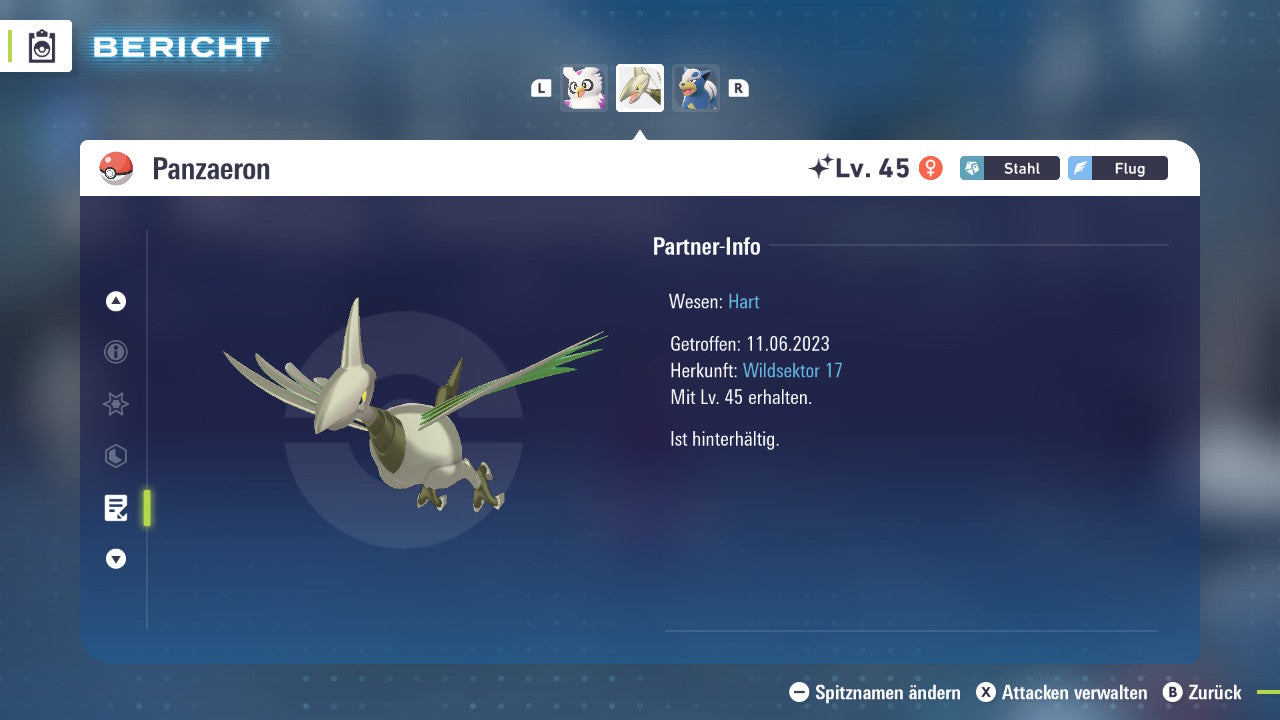Select the Flug type badge
This screenshot has width=1280, height=720.
(x=1117, y=168)
